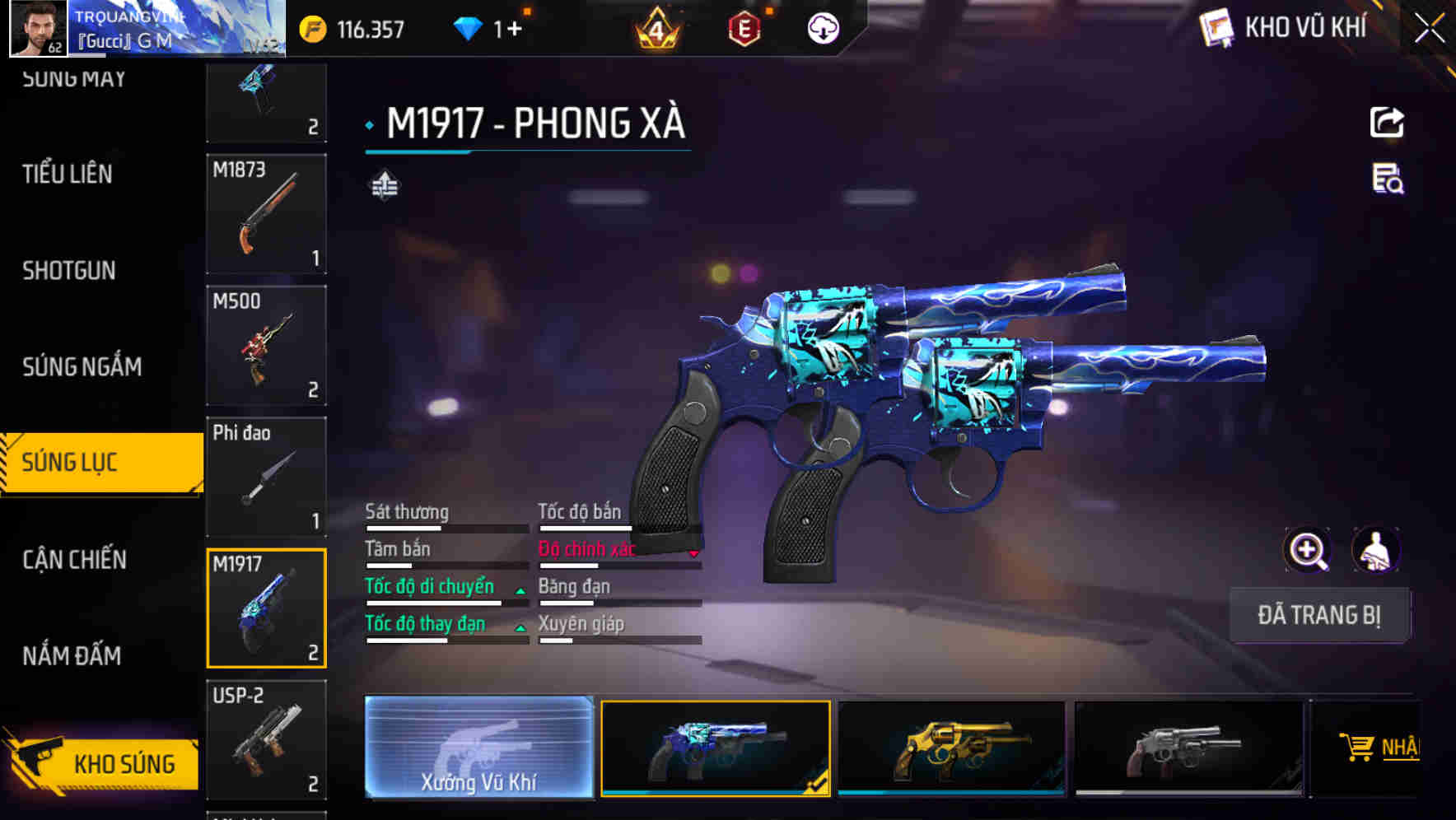
Task: Open the weapon details search icon
Action: [x=1387, y=179]
